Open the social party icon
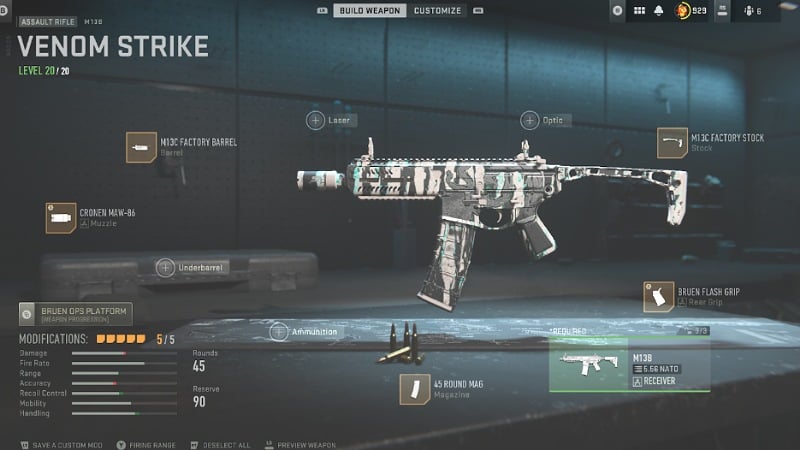The image size is (800, 450). pyautogui.click(x=751, y=11)
